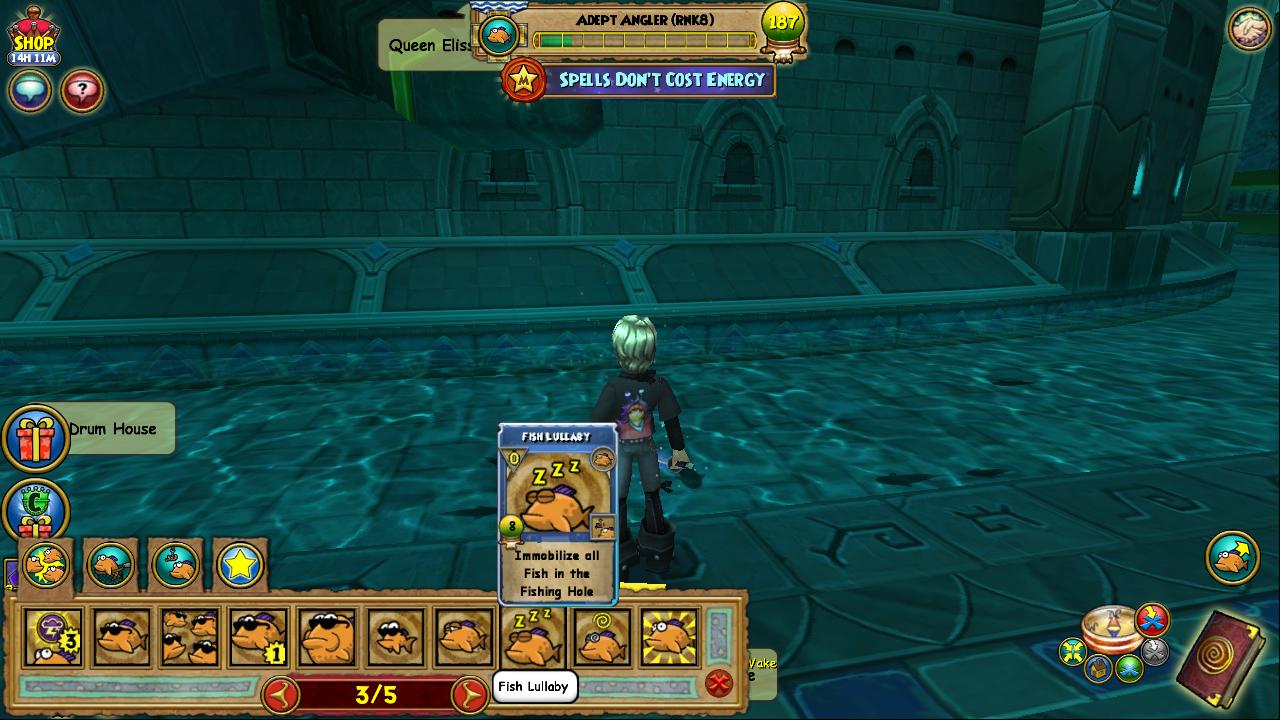Open the spellbook
1280x720 pixels.
coord(1222,659)
